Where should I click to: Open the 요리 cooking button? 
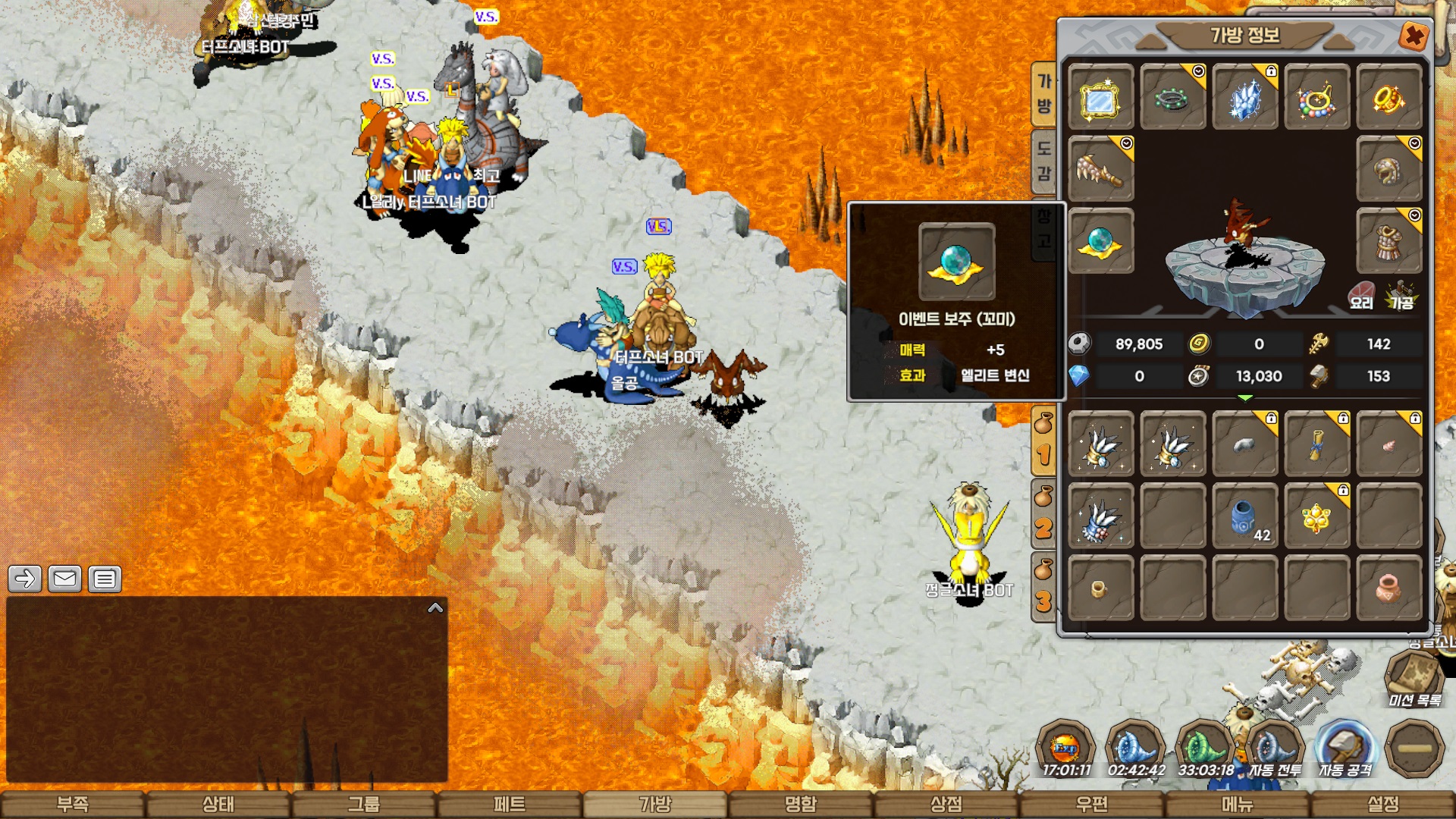pos(1362,296)
